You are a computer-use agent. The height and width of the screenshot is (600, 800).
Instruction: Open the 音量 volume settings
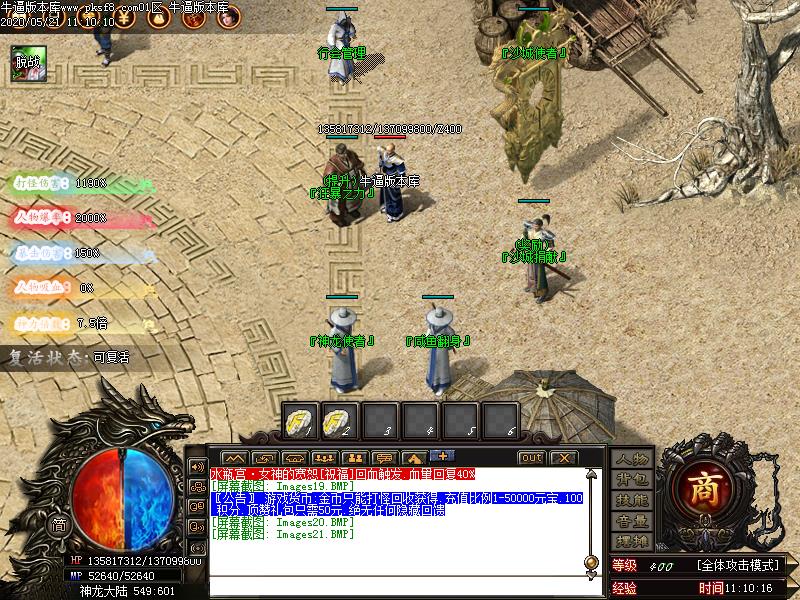[x=632, y=521]
